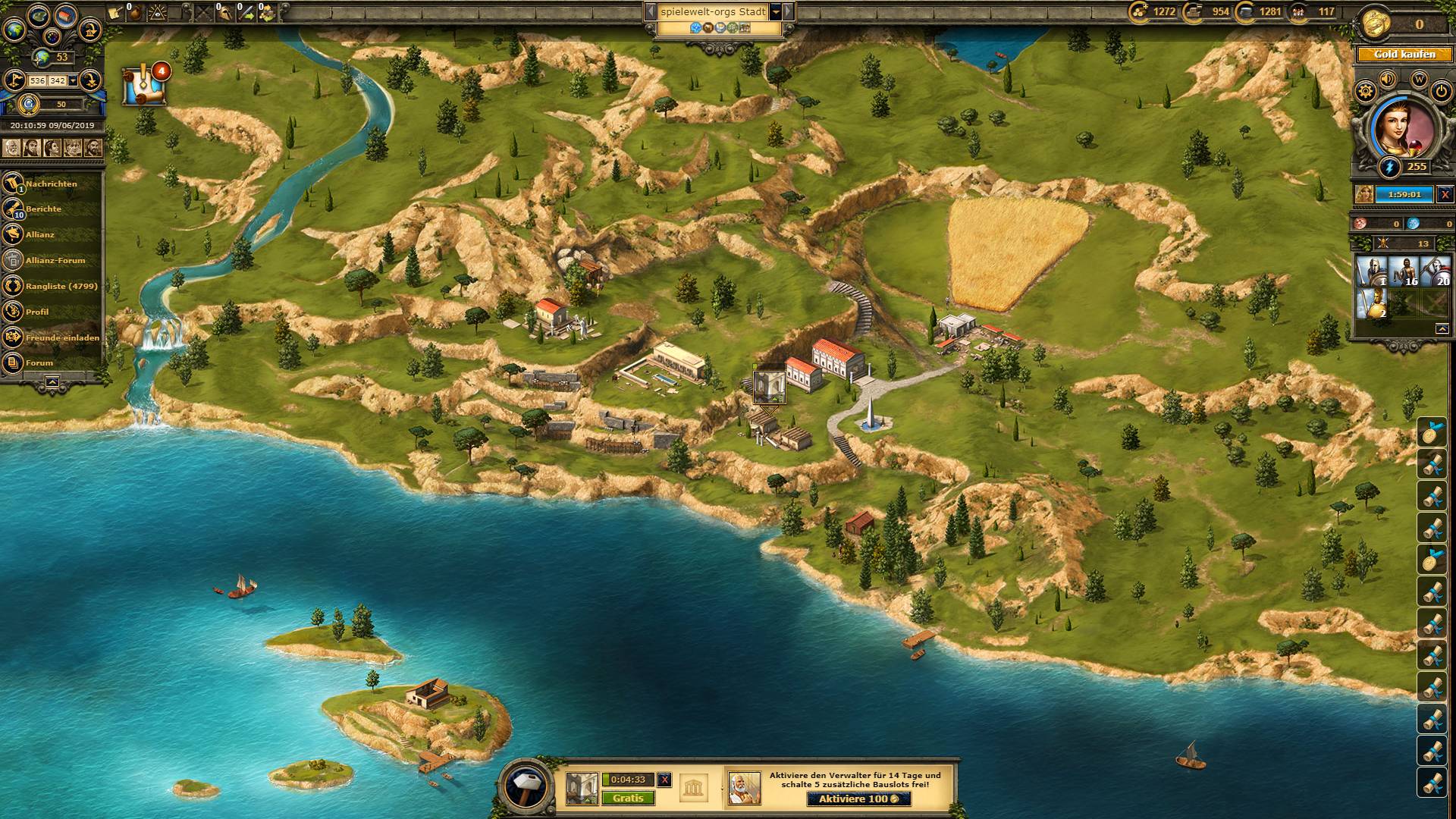Open the gear settings icon

[1366, 92]
